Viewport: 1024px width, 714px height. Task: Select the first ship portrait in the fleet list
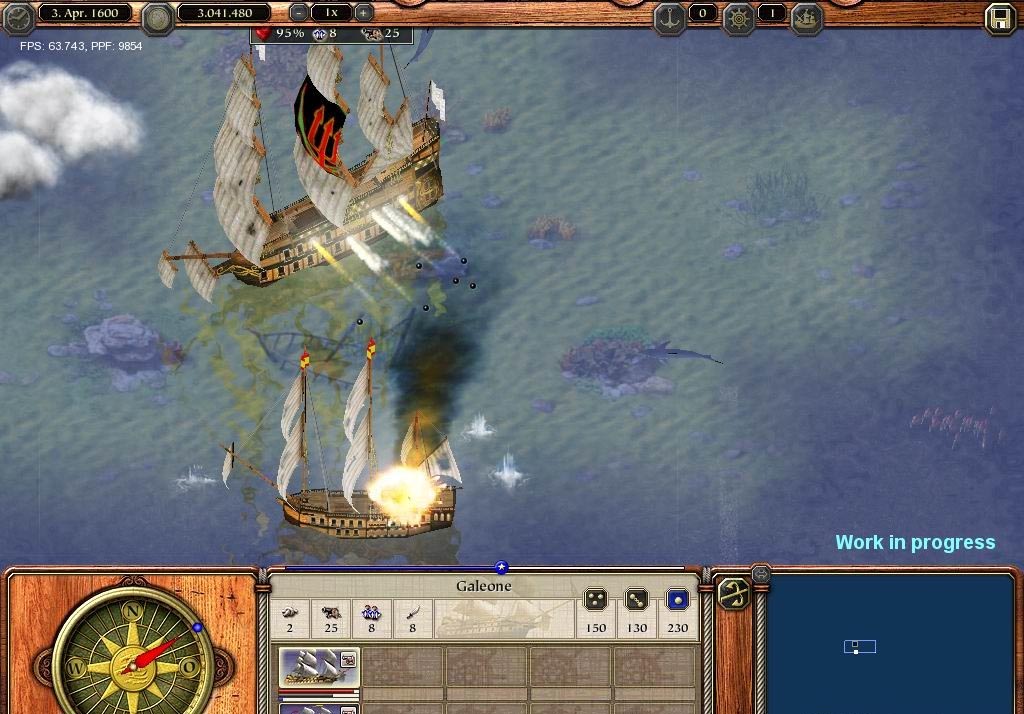(318, 667)
